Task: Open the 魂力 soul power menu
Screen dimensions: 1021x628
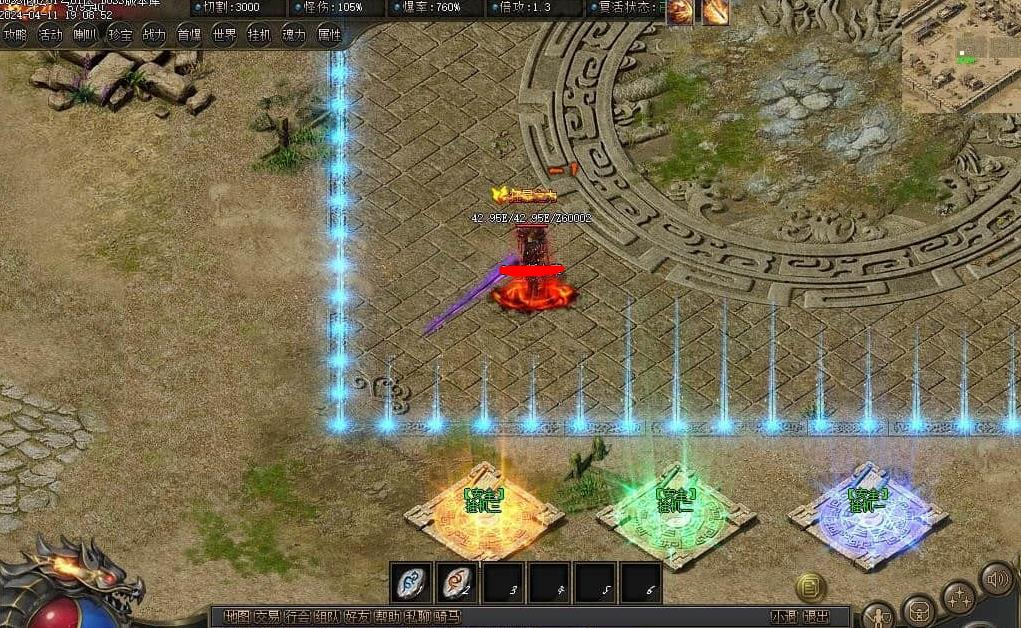Action: point(294,35)
